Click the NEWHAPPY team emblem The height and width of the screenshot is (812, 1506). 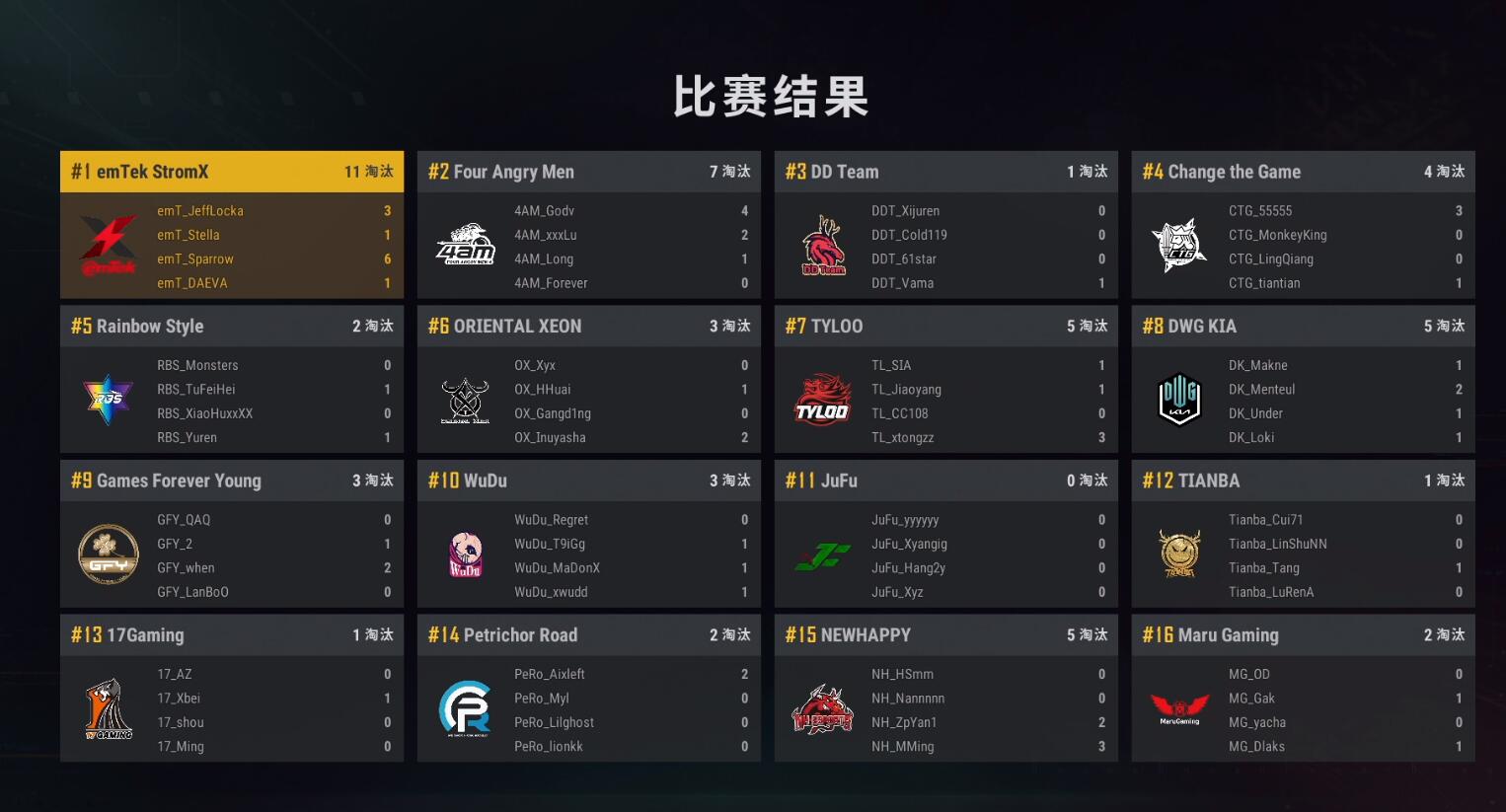point(822,708)
